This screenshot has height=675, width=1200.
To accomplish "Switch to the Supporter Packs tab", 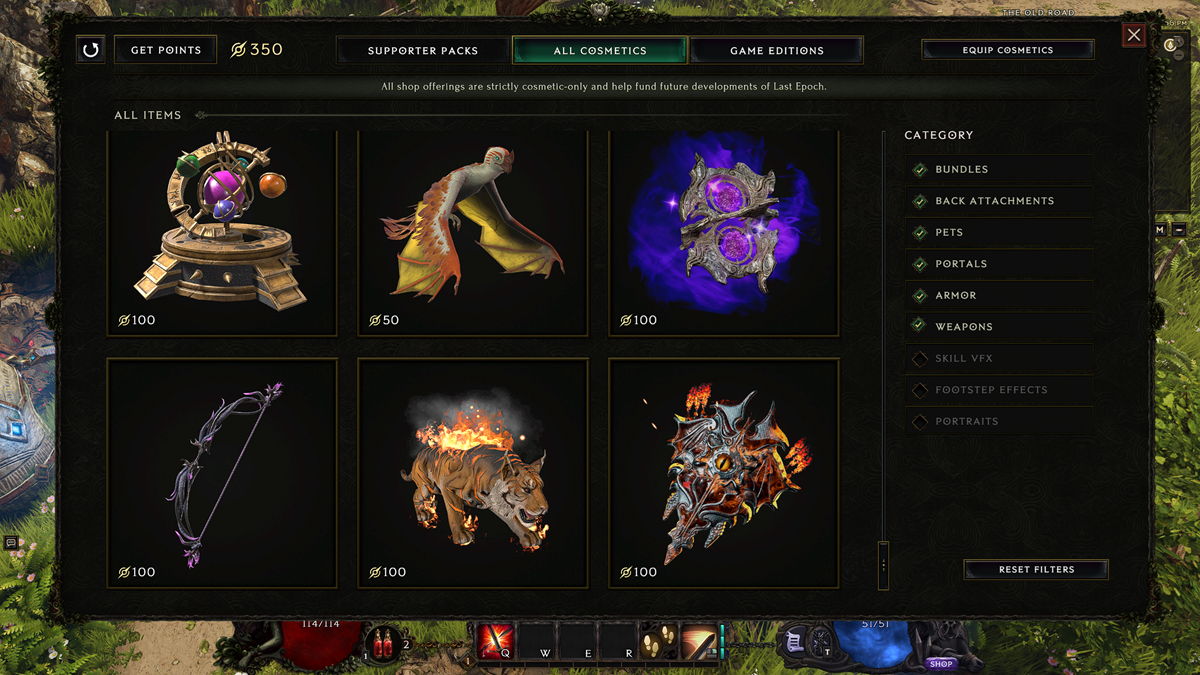I will click(423, 50).
